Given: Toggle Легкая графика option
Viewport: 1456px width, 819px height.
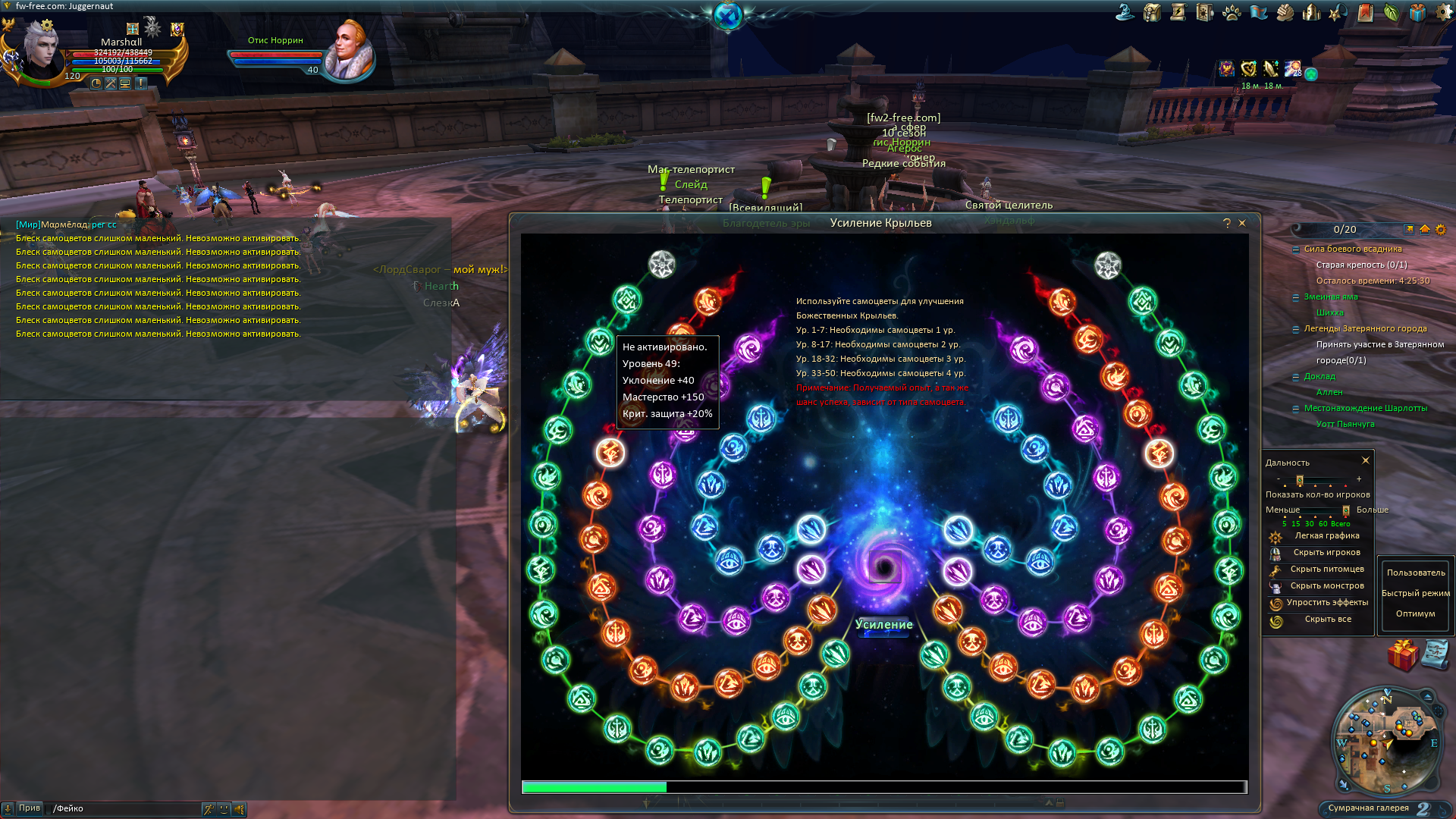Looking at the screenshot, I should tap(1326, 536).
